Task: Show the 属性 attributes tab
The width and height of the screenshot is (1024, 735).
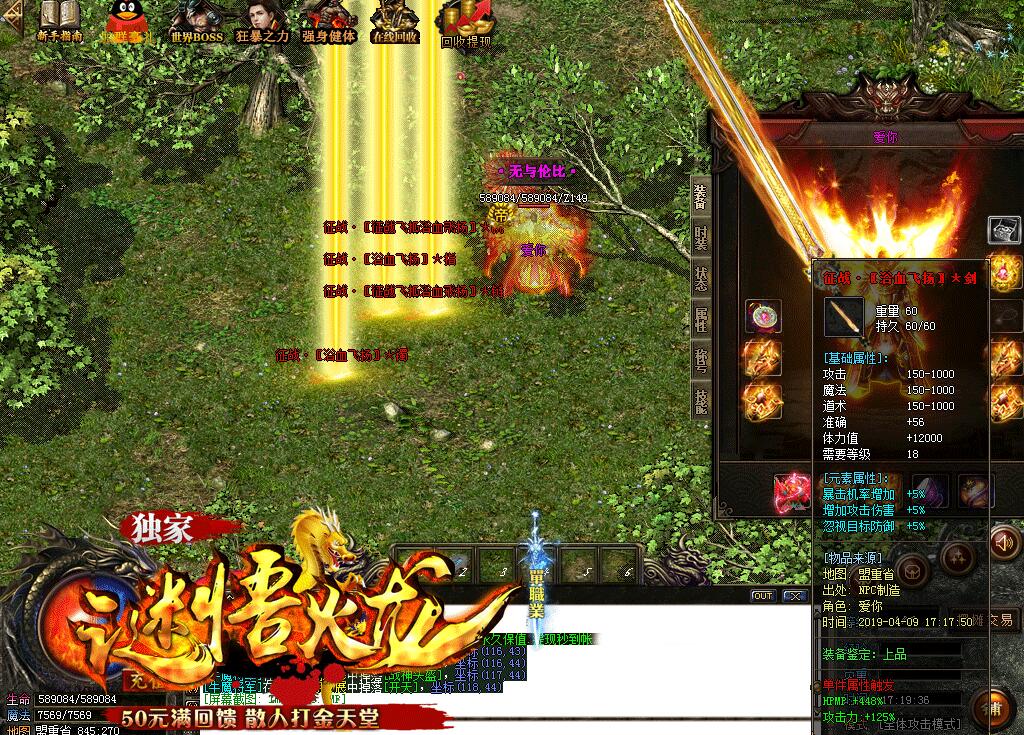Action: pos(701,319)
